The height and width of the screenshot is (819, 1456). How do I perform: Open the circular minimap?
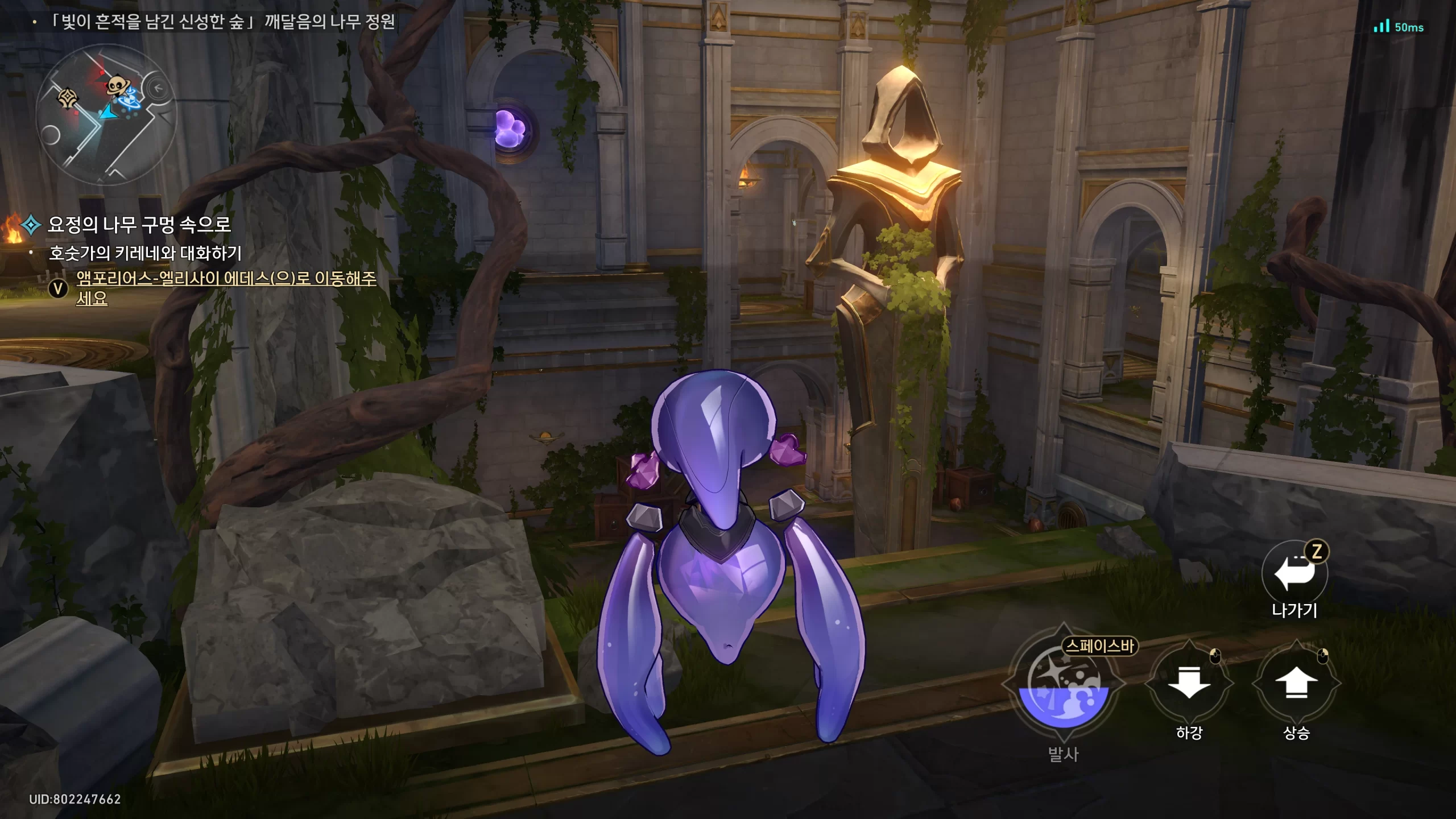click(106, 115)
